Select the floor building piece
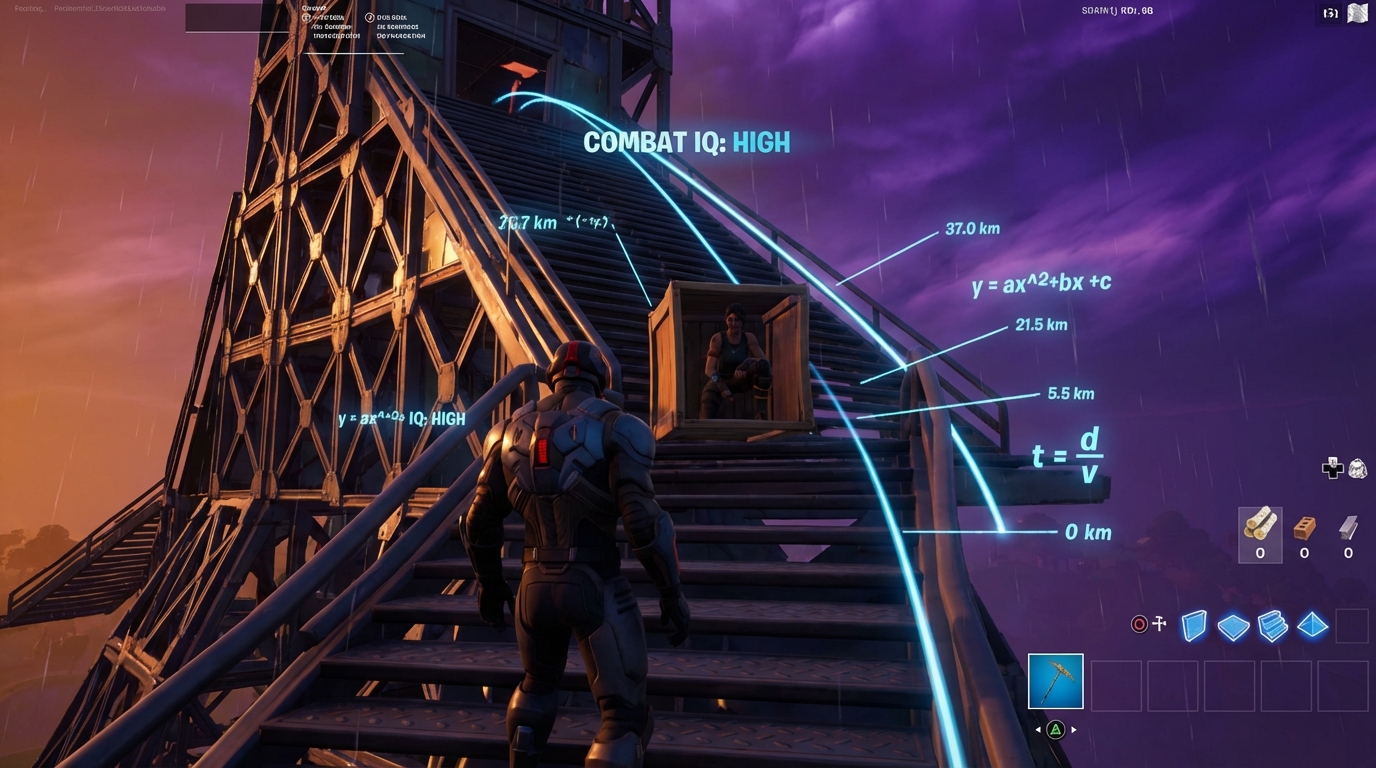The image size is (1376, 768). click(x=1233, y=627)
